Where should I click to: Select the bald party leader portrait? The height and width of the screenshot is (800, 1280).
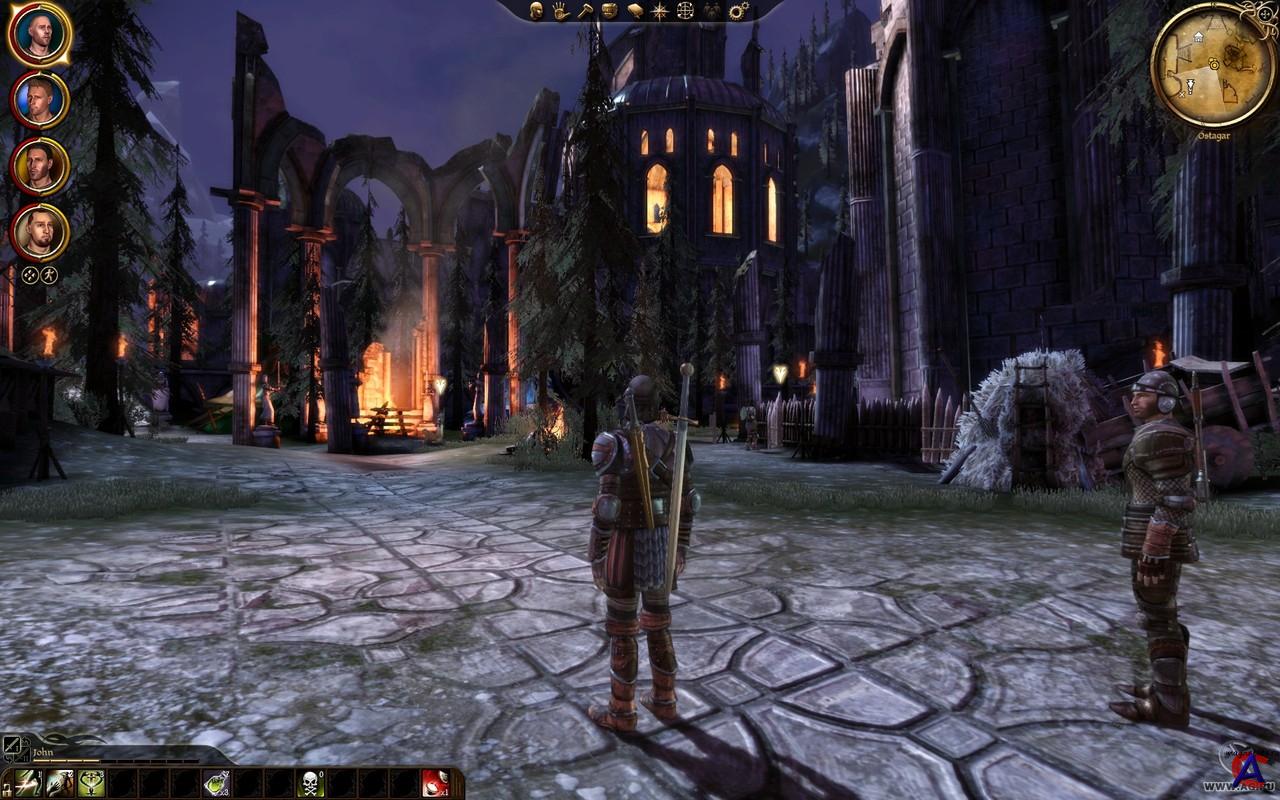click(40, 33)
